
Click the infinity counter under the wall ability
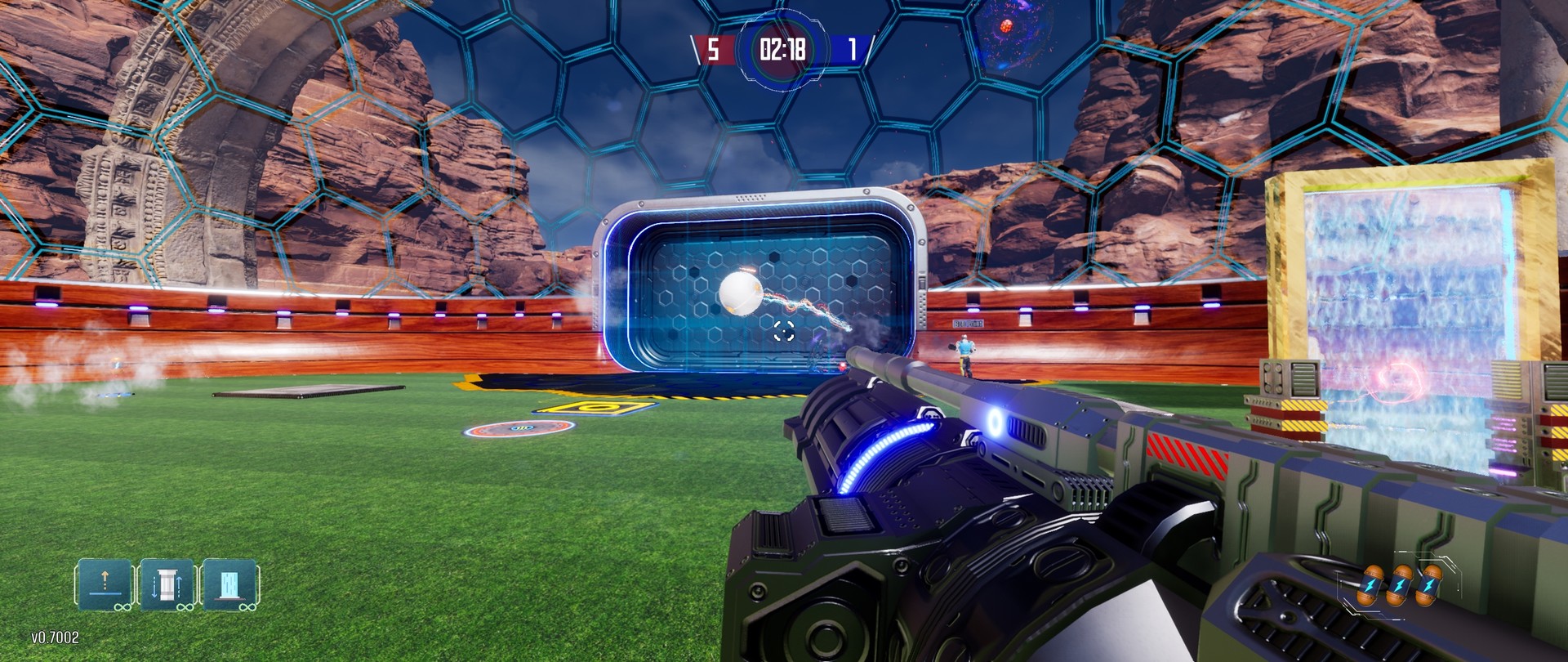click(247, 609)
